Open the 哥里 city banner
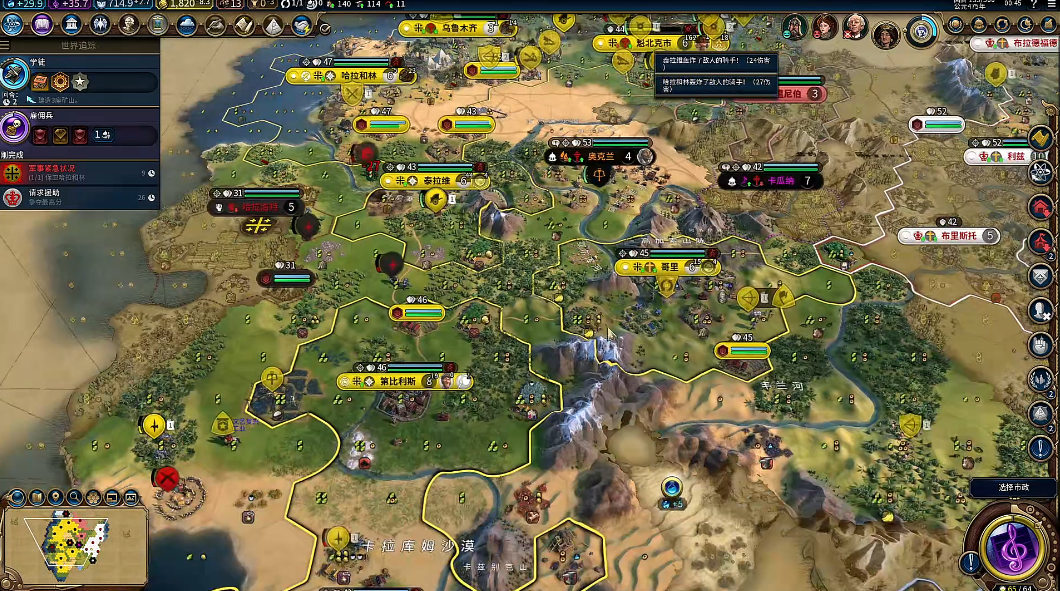 (668, 267)
